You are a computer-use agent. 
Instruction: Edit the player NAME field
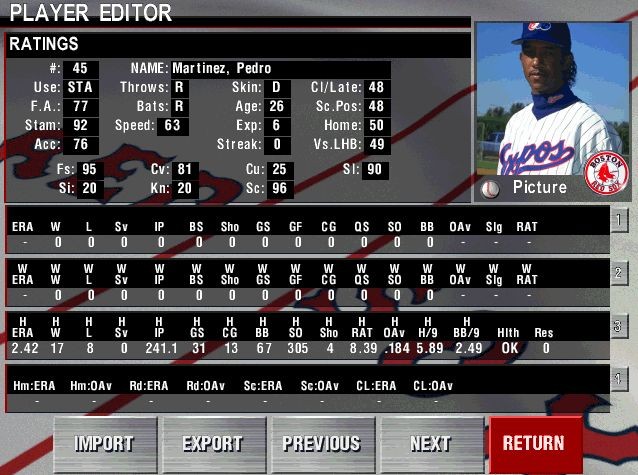coord(280,68)
